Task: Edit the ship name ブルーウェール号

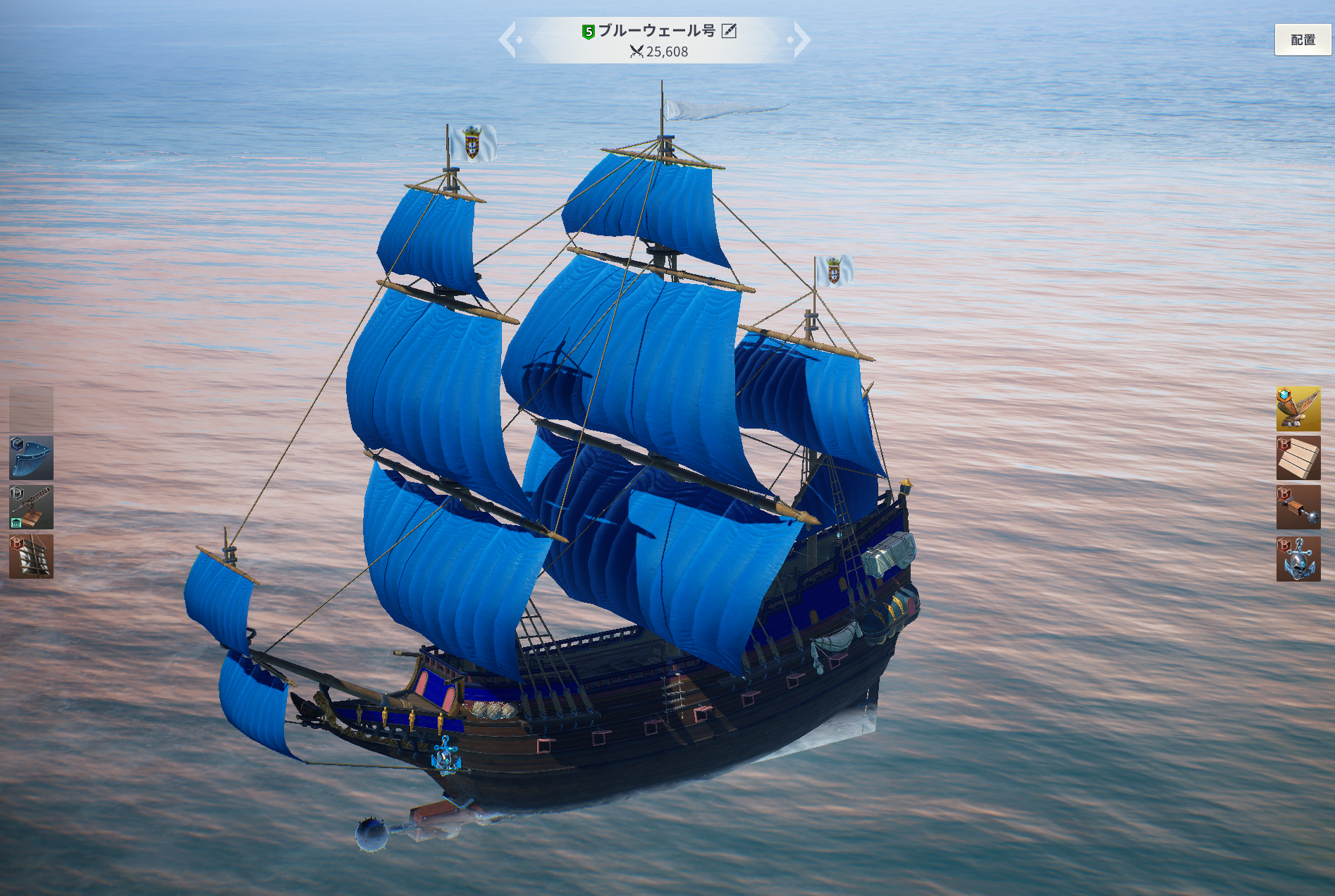Action: tap(729, 31)
